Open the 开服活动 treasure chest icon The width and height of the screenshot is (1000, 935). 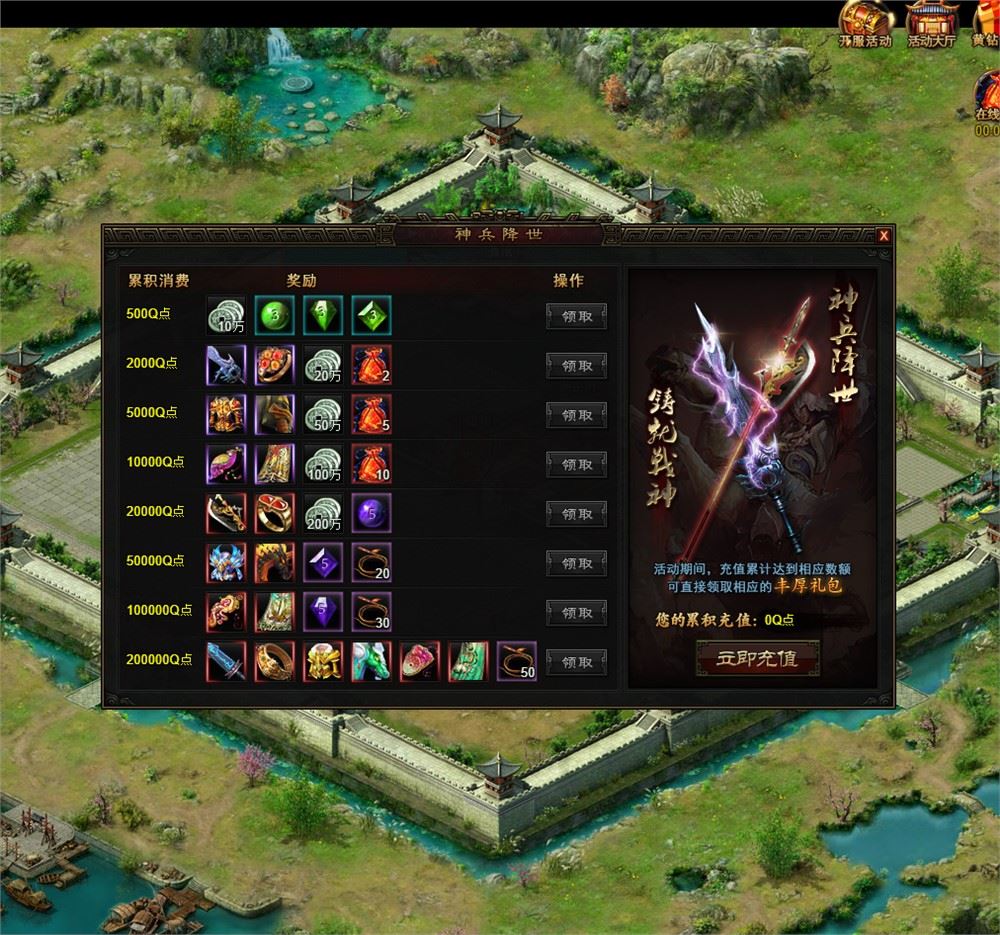pyautogui.click(x=864, y=22)
